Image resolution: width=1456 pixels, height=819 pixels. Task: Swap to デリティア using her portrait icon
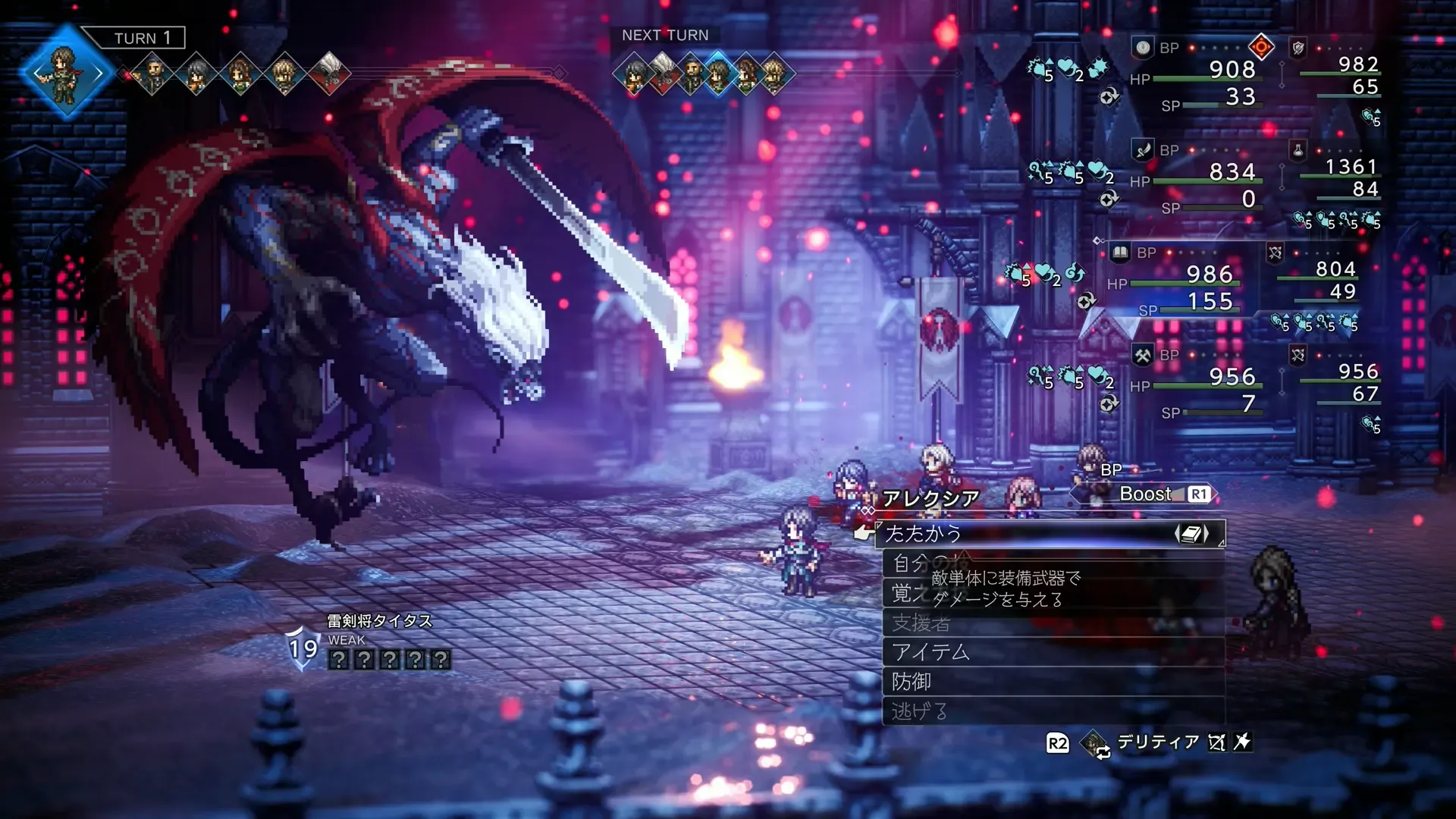click(1095, 743)
